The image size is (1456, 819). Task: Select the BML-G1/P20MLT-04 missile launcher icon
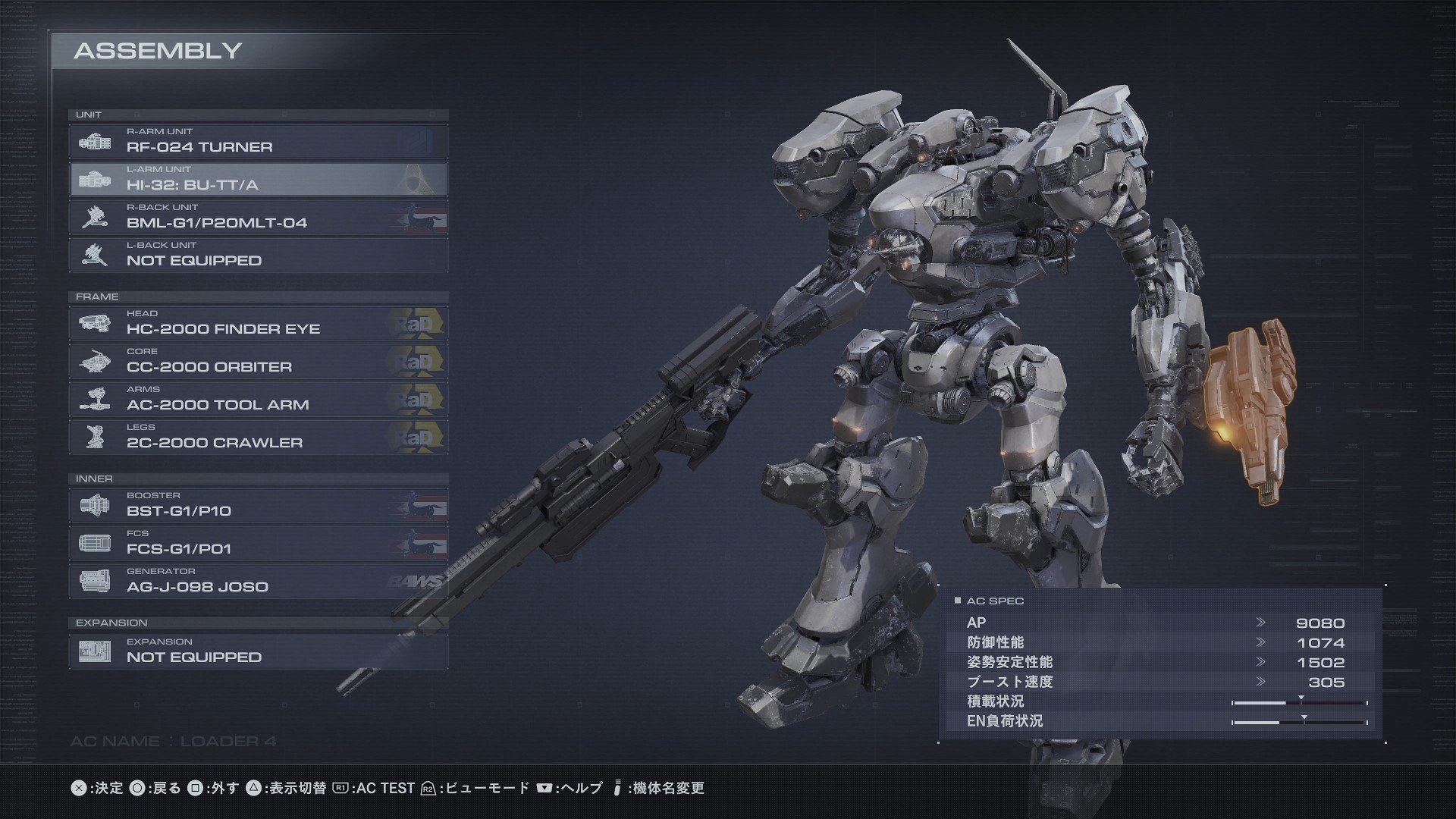click(93, 217)
